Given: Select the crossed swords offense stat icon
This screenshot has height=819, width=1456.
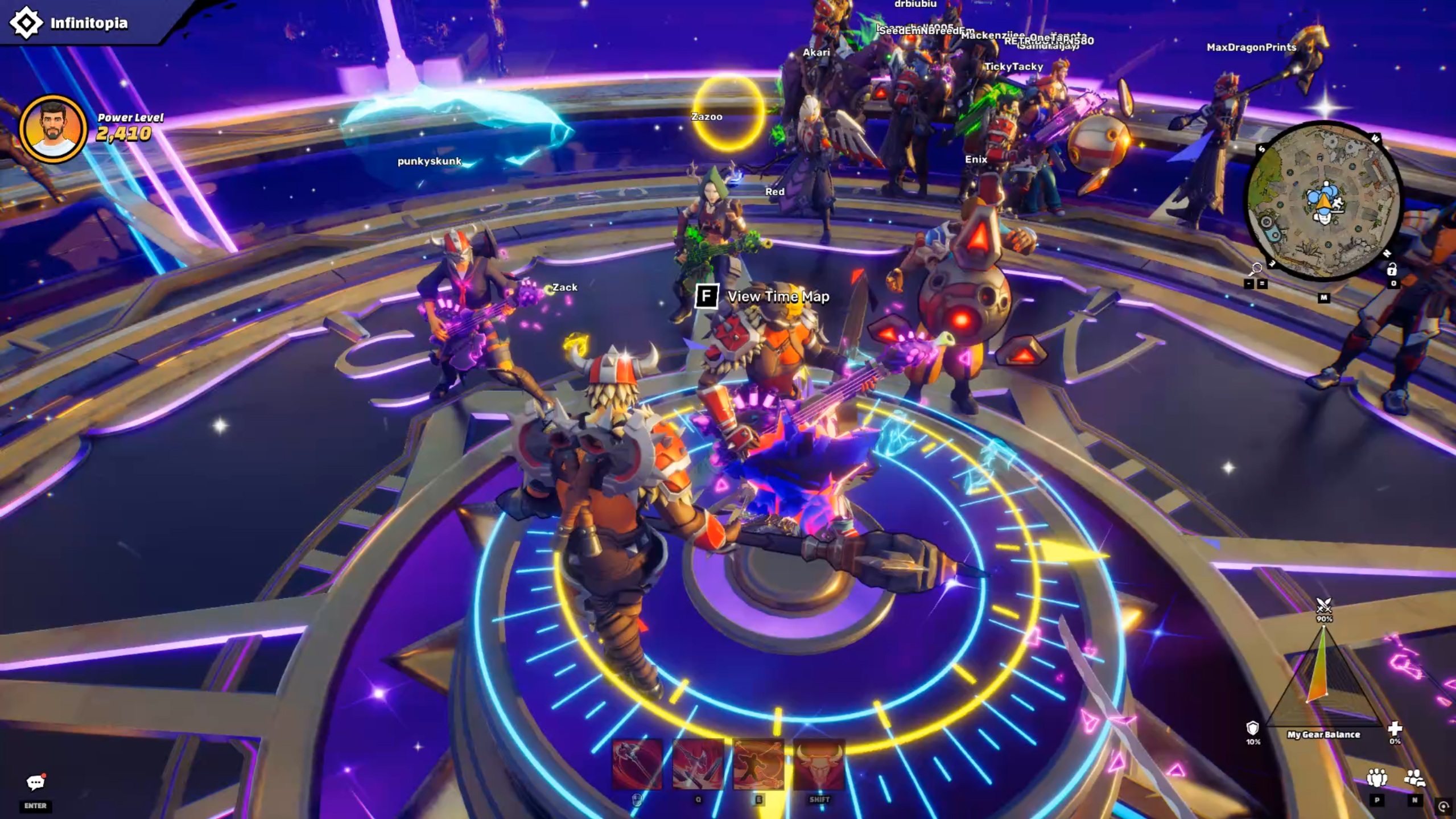Looking at the screenshot, I should pyautogui.click(x=1324, y=604).
